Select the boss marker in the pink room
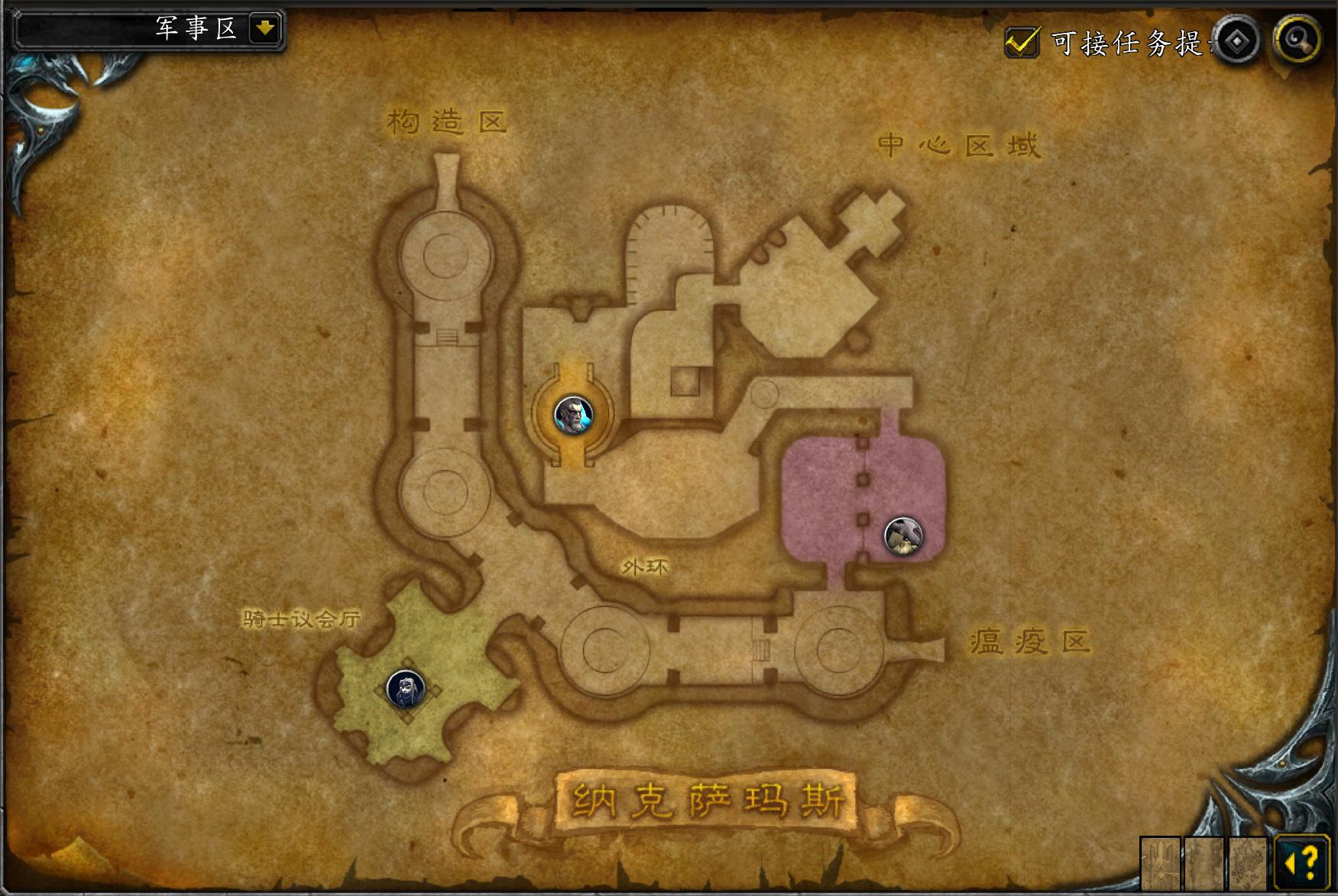Viewport: 1338px width, 896px height. tap(903, 535)
